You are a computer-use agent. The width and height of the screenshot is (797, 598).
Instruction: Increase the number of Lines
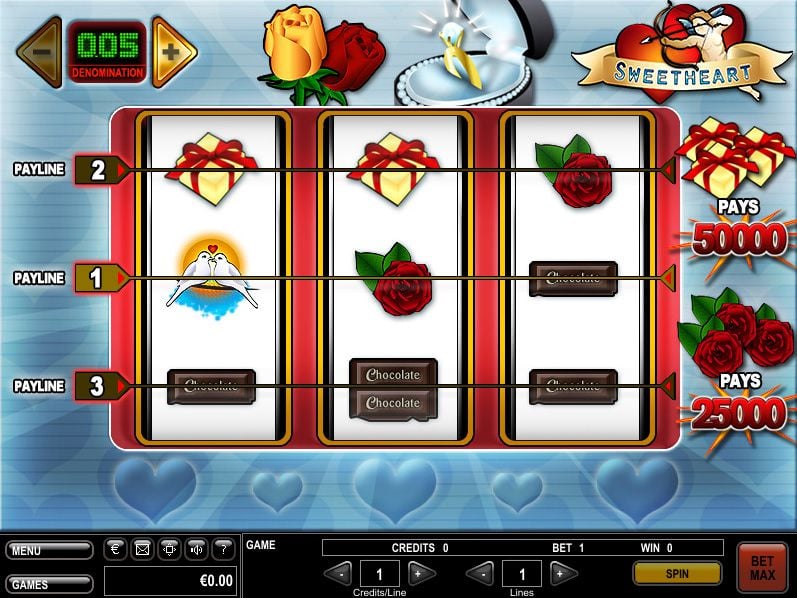tap(563, 573)
